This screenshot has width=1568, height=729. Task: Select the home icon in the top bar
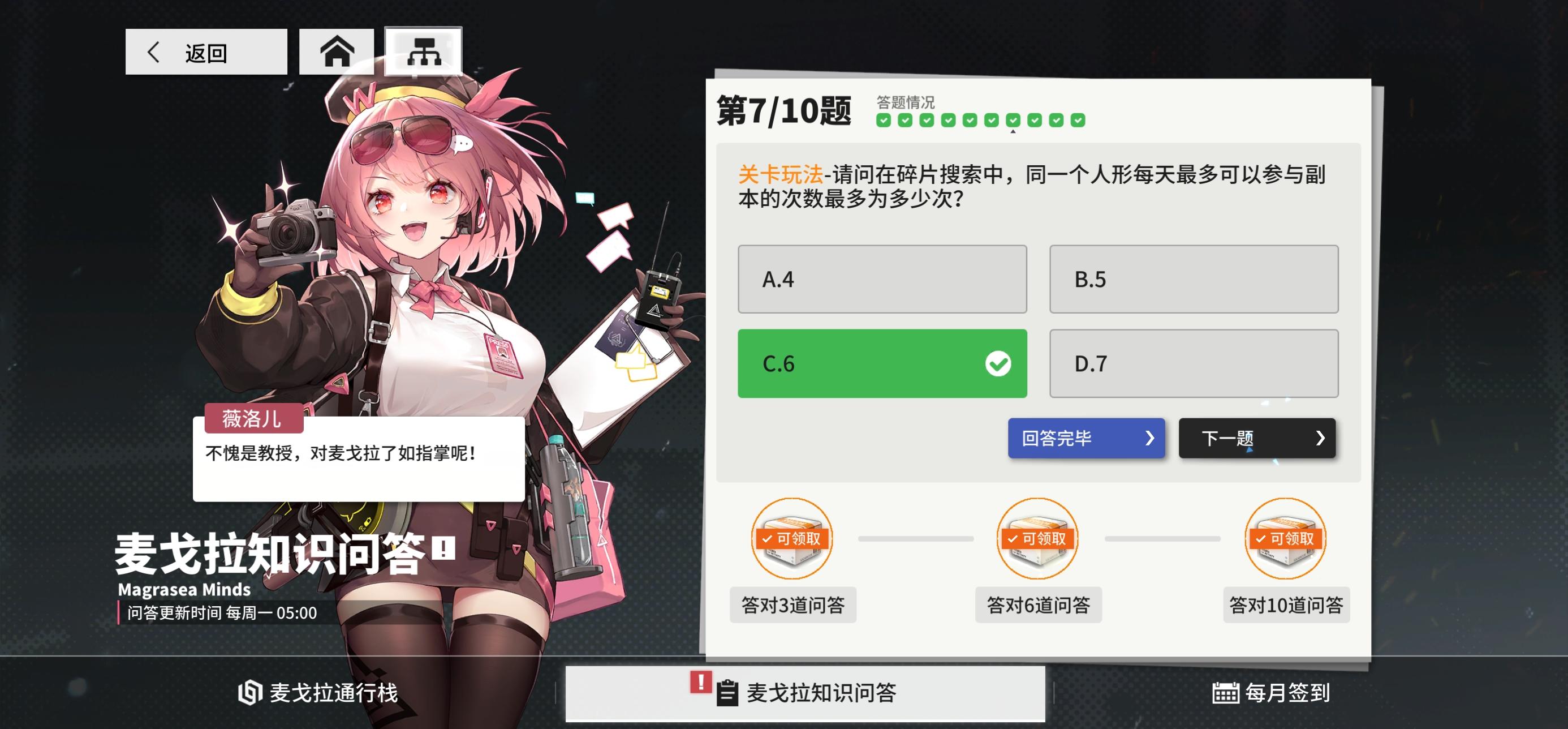(x=337, y=53)
